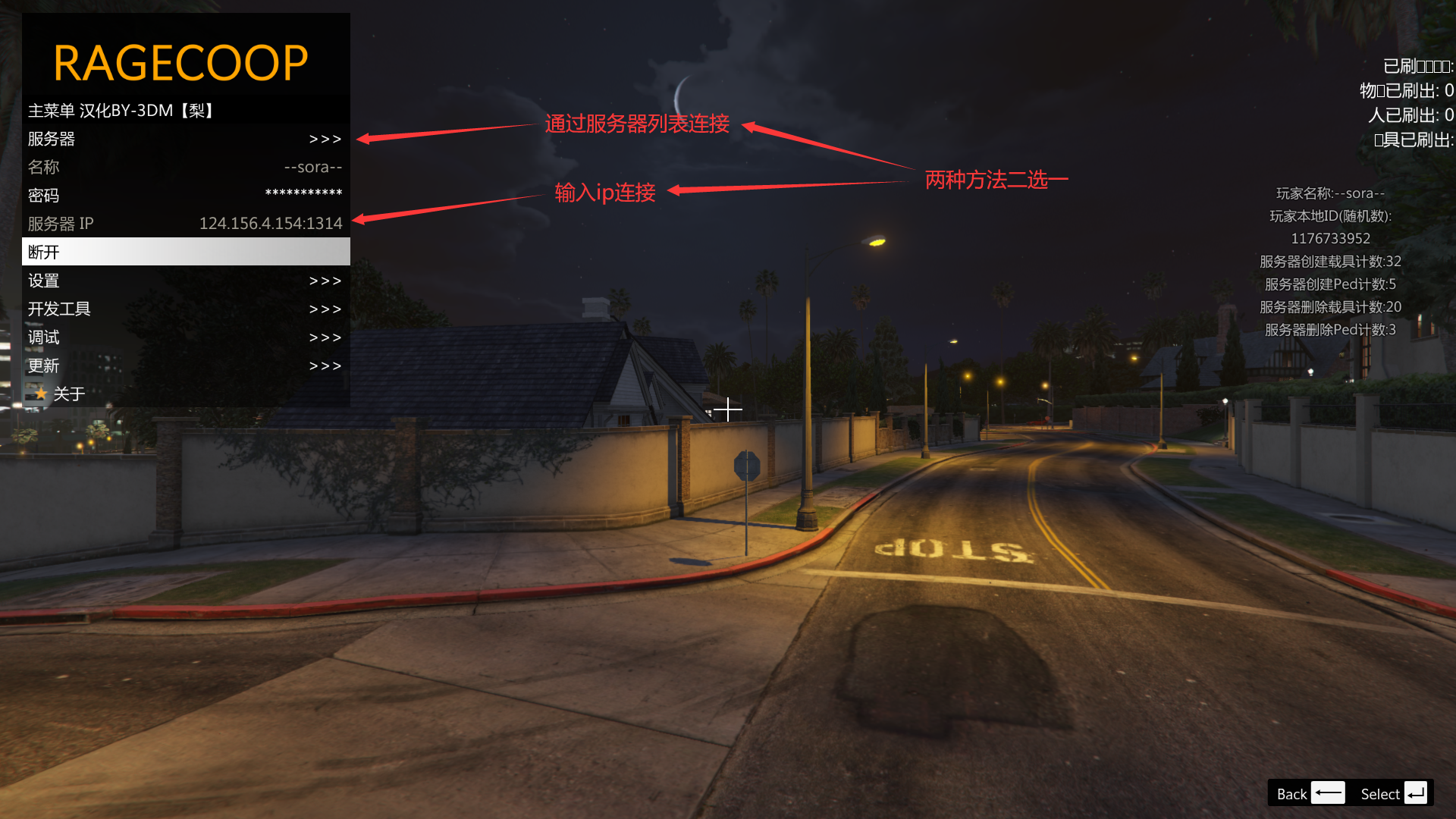This screenshot has height=819, width=1456.
Task: Open the 开发工具 developer tools submenu
Action: coord(185,309)
